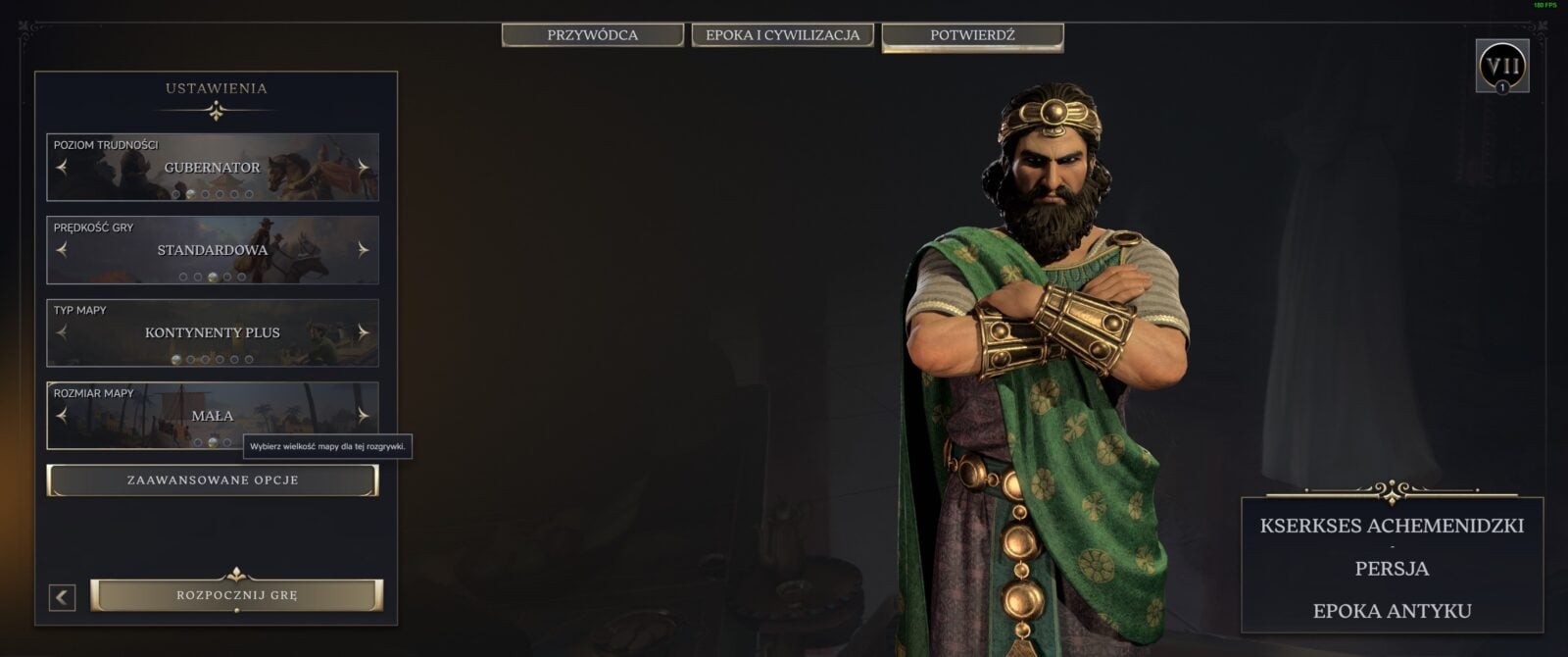Select the Potwierdź tab
The height and width of the screenshot is (657, 1568).
(x=972, y=35)
